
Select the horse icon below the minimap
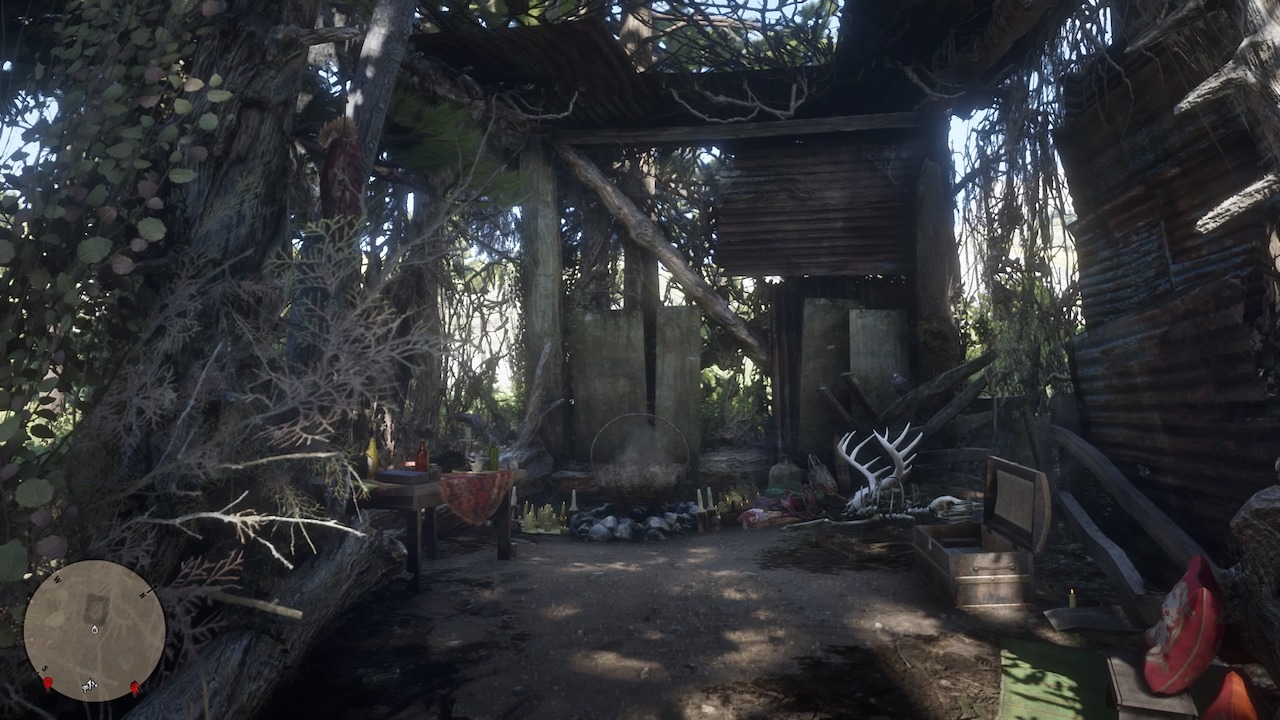click(x=89, y=685)
